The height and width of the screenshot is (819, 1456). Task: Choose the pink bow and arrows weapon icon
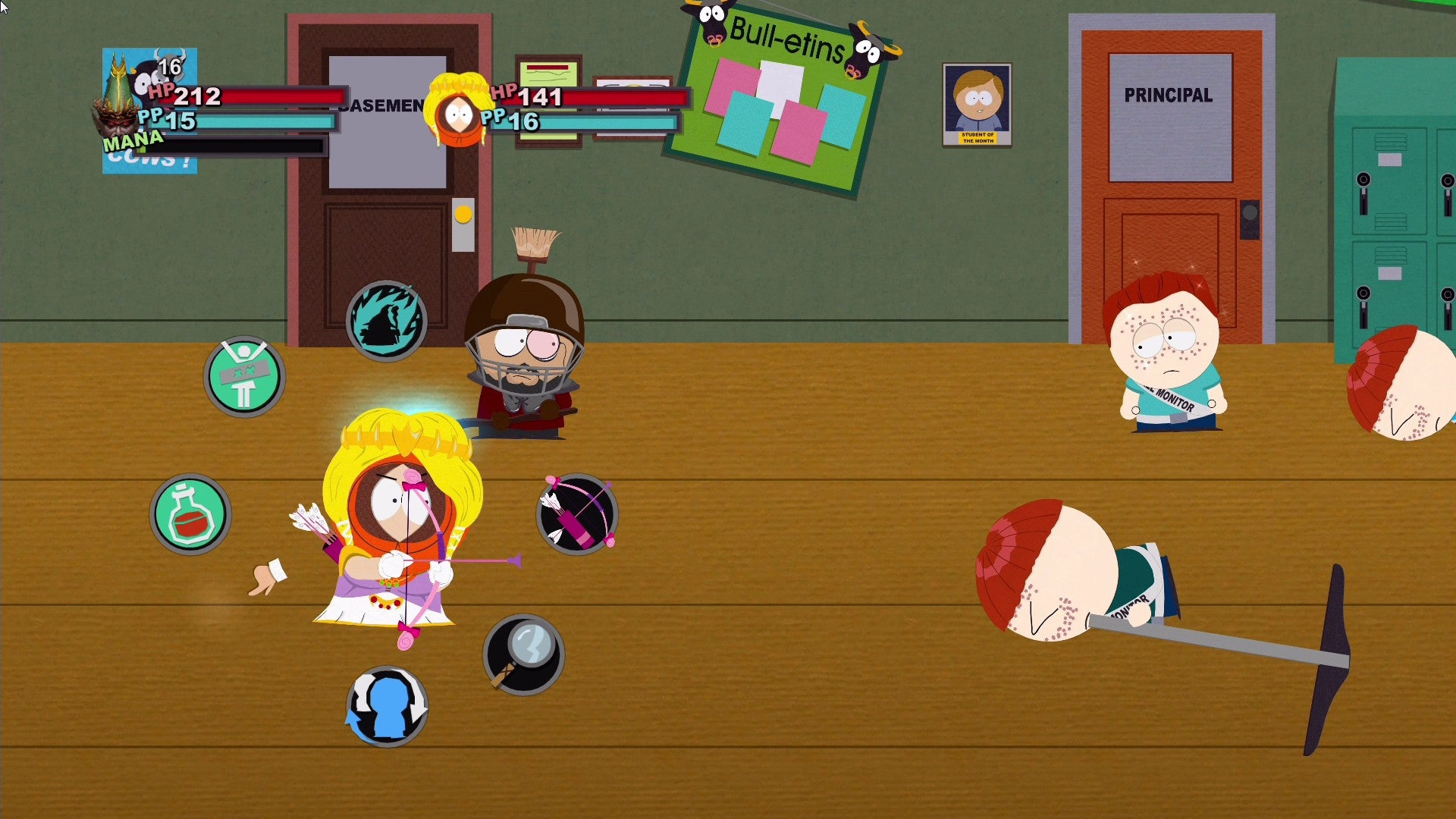[579, 515]
